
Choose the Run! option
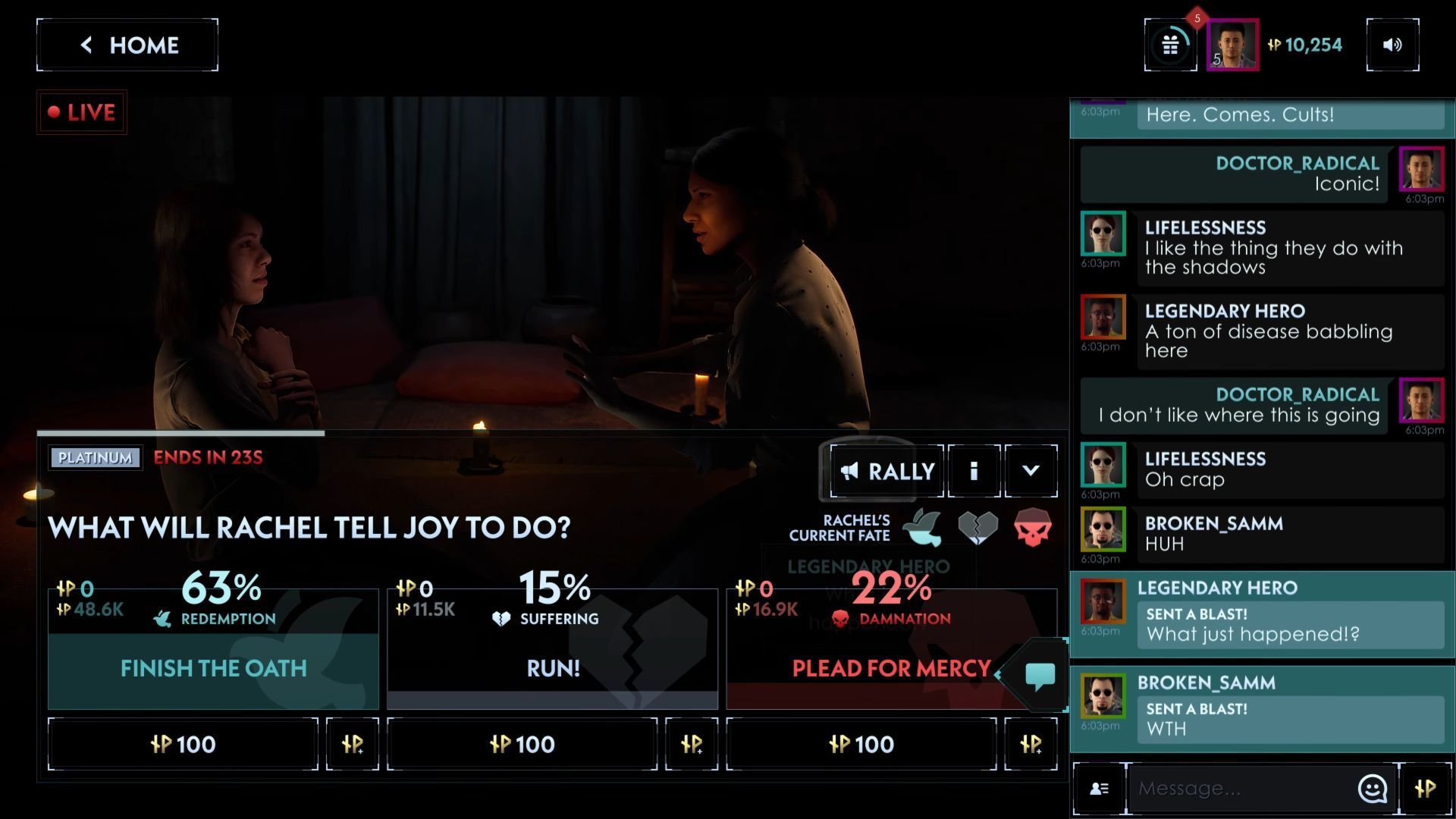[x=552, y=668]
